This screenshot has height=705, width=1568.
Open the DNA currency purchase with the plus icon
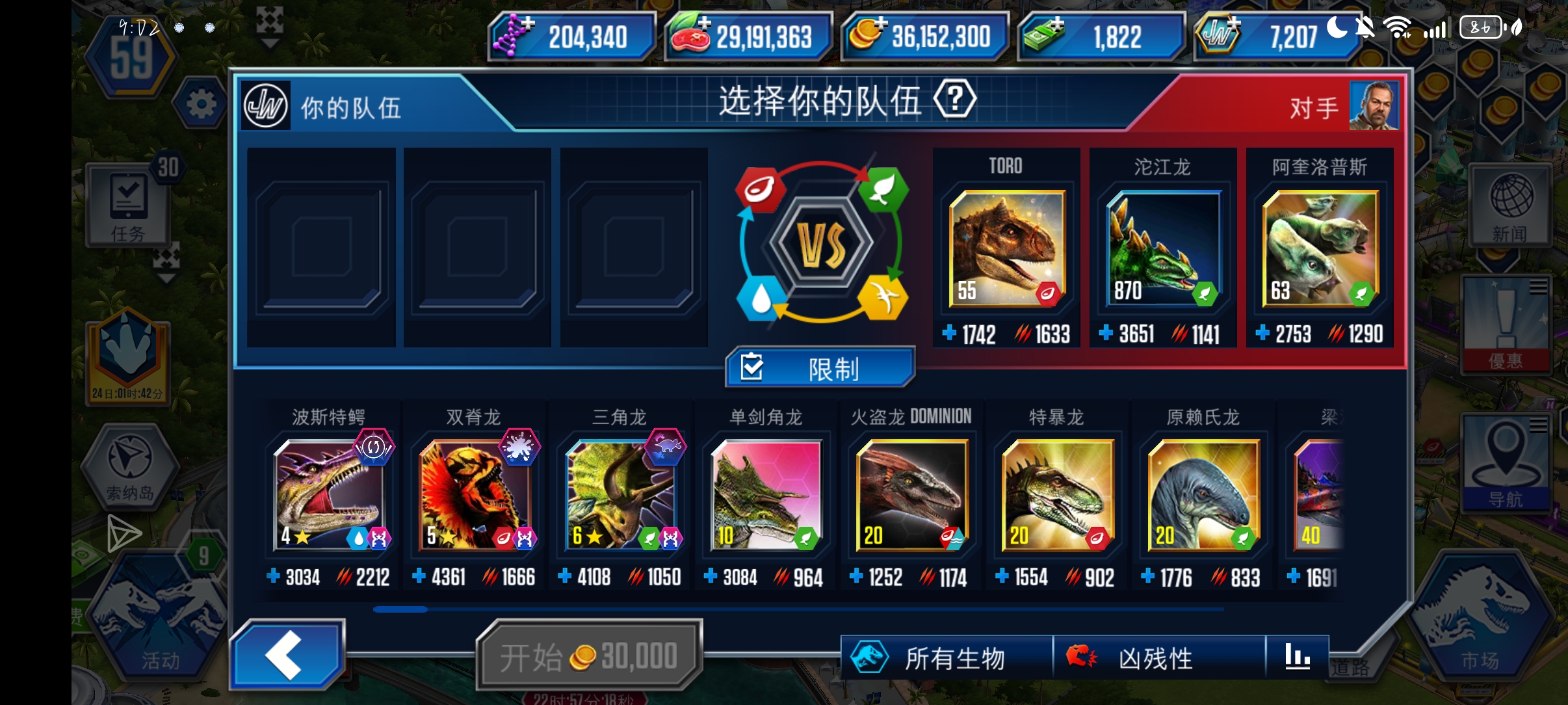[x=528, y=24]
